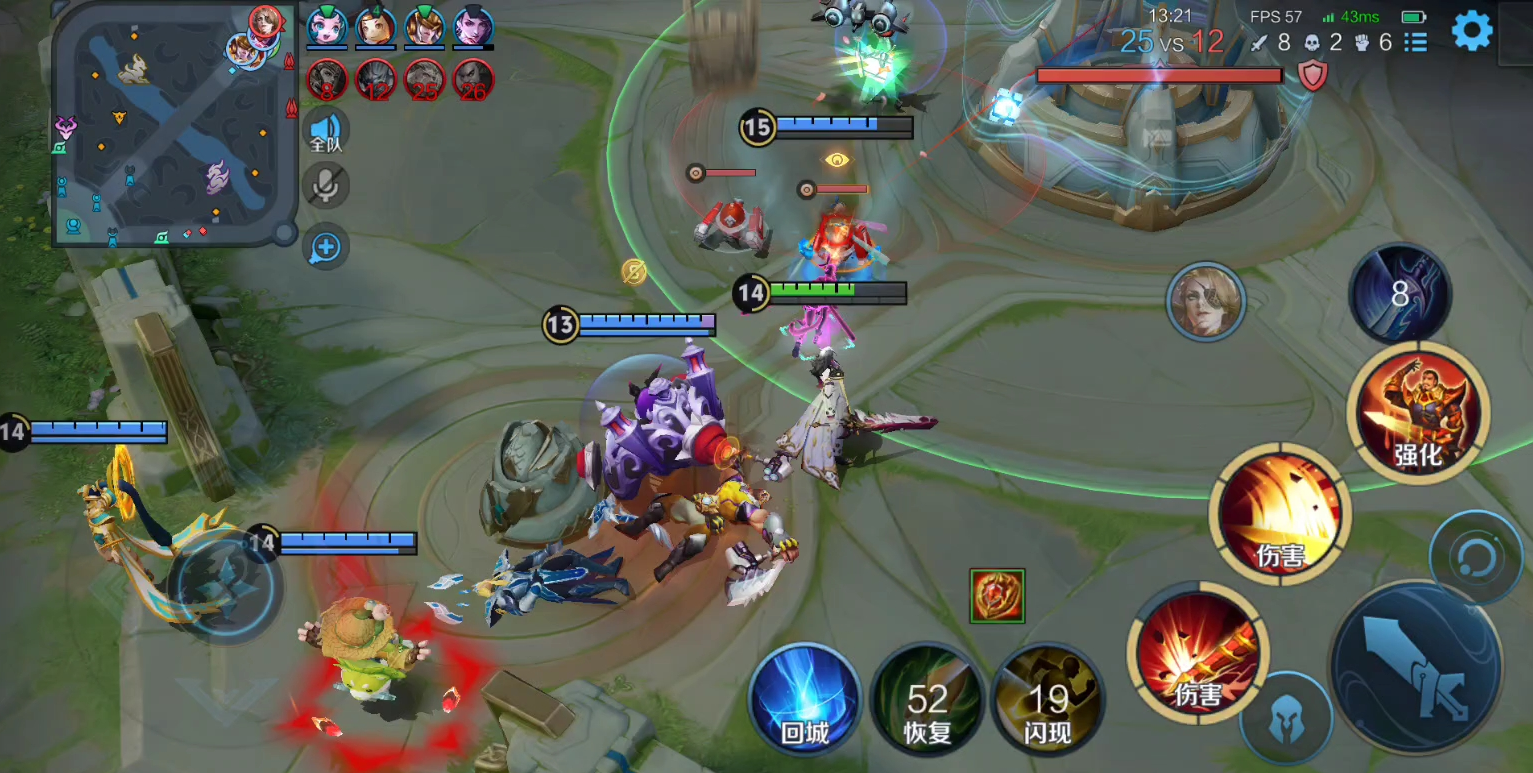This screenshot has height=773, width=1533.
Task: Open the settings gear menu
Action: [1472, 31]
